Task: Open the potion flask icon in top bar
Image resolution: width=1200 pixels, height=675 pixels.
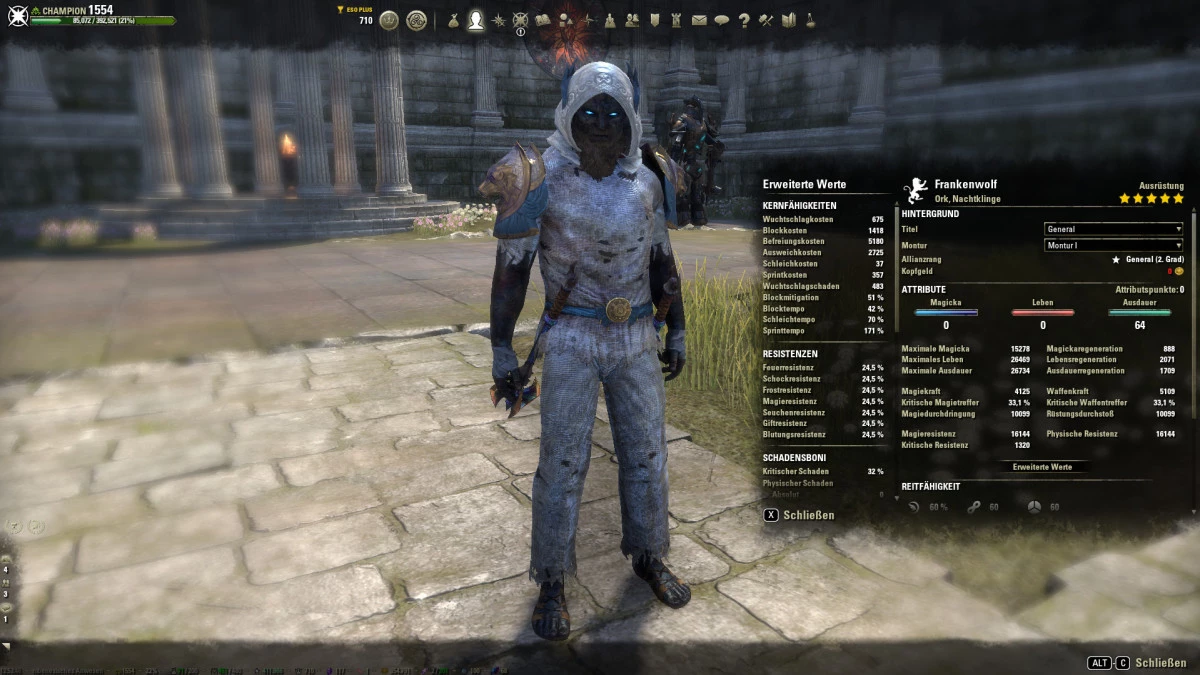Action: coord(810,20)
